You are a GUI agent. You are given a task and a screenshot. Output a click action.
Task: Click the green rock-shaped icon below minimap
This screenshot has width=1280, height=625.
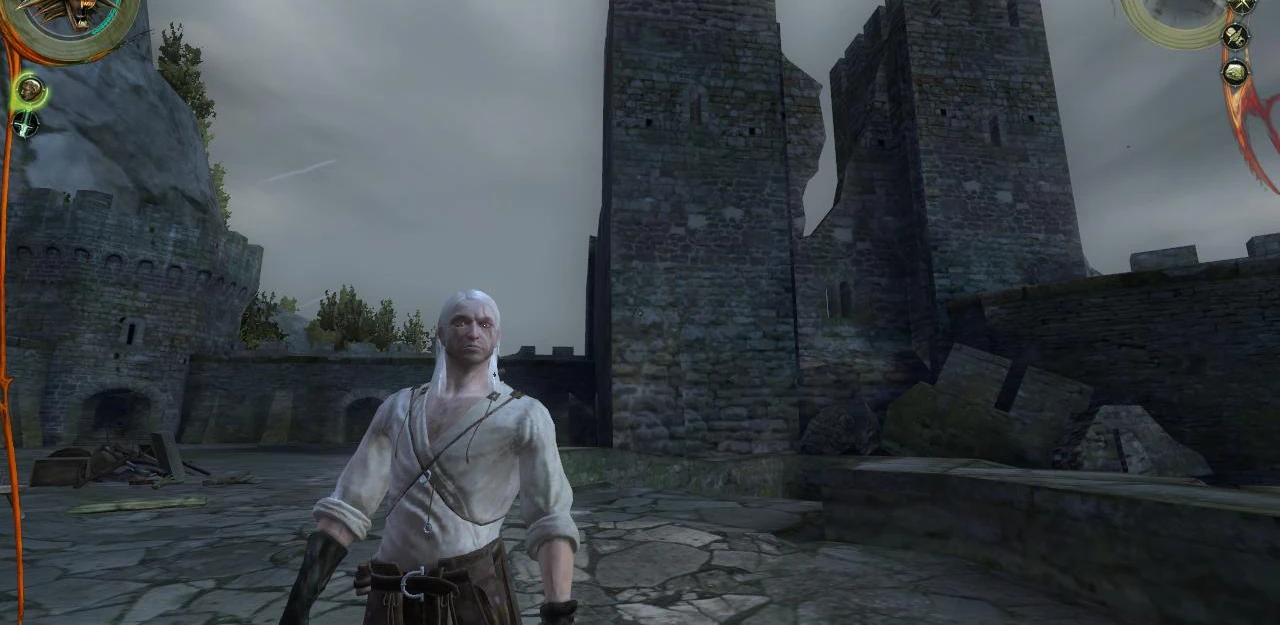click(1236, 72)
